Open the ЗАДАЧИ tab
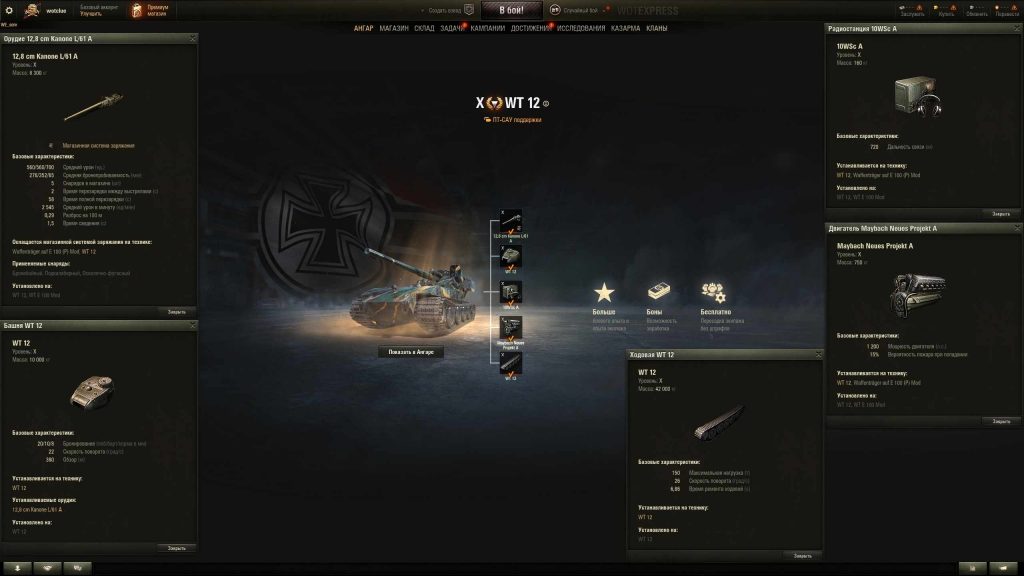 [x=452, y=28]
